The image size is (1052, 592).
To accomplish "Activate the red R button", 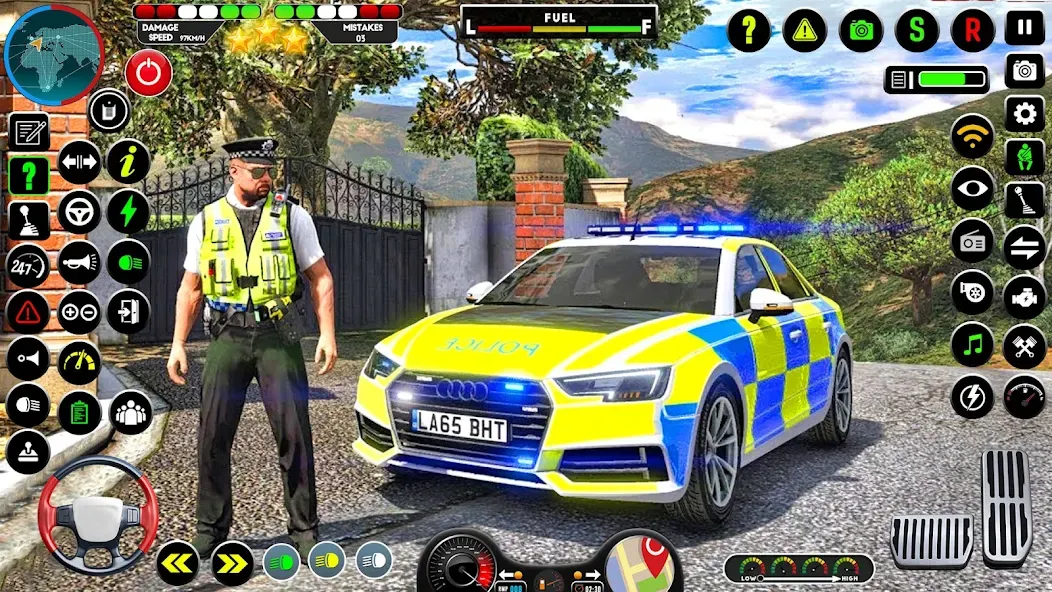I will tap(972, 30).
